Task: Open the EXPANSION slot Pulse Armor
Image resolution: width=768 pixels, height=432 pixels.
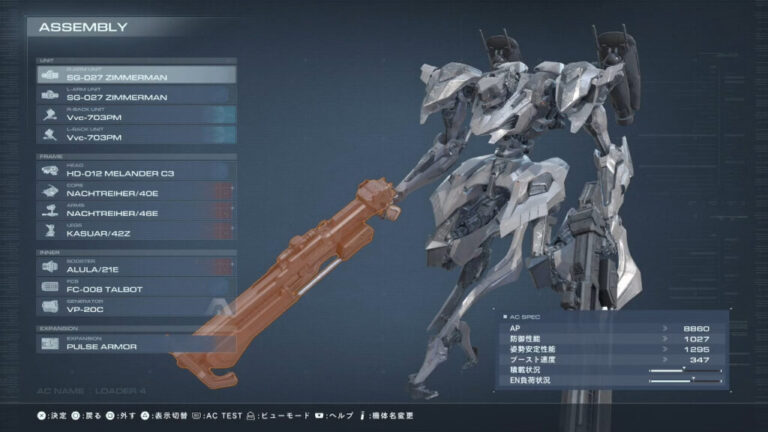Action: tap(136, 344)
